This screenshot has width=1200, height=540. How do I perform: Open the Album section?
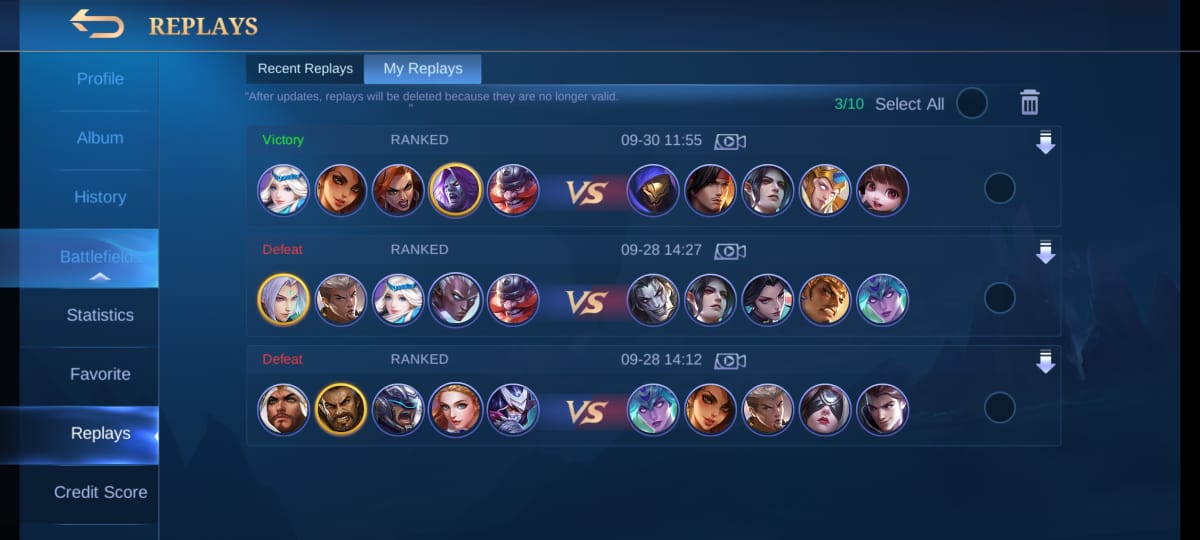pyautogui.click(x=100, y=138)
